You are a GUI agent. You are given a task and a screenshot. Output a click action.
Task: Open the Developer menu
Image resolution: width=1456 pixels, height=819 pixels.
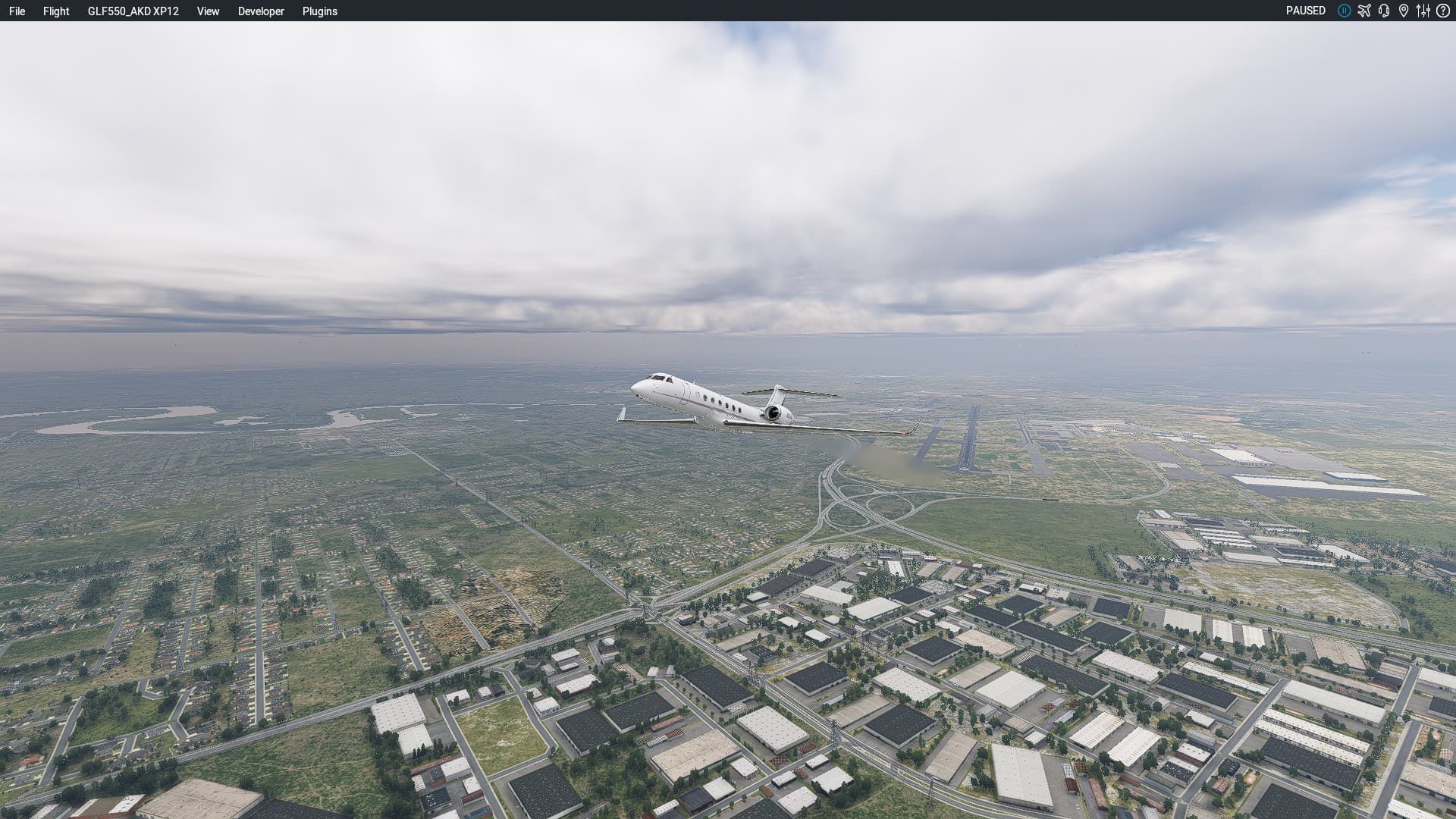261,11
